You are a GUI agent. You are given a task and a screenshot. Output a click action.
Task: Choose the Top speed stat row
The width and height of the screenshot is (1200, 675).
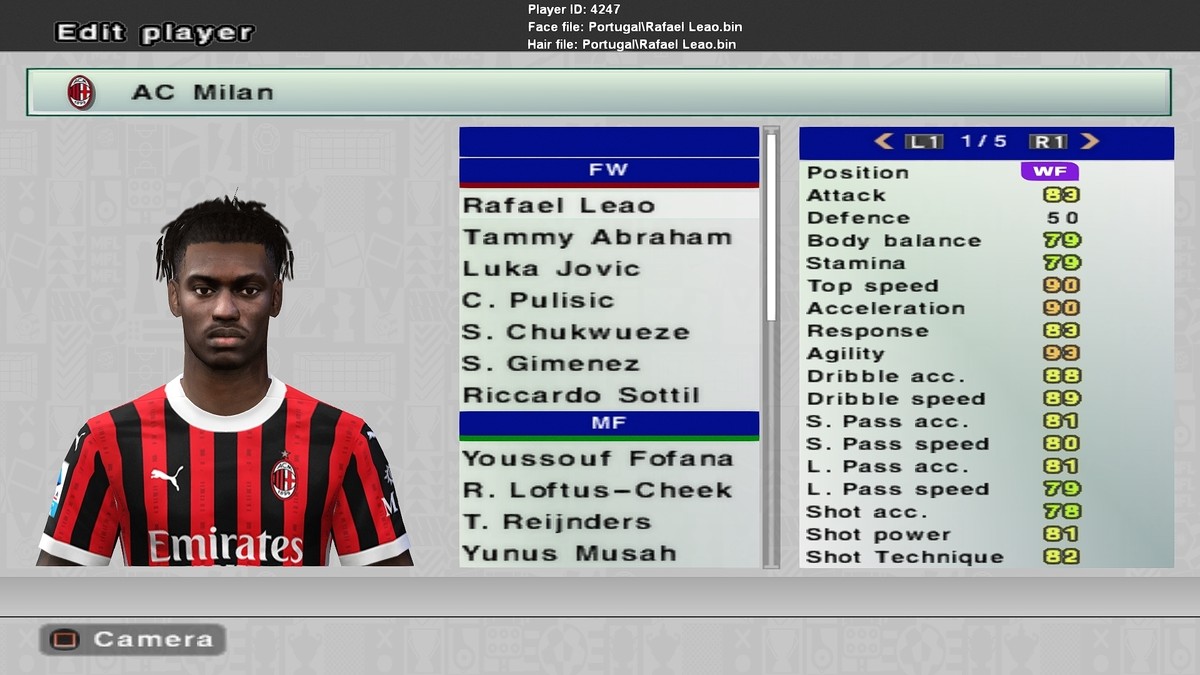tap(985, 286)
